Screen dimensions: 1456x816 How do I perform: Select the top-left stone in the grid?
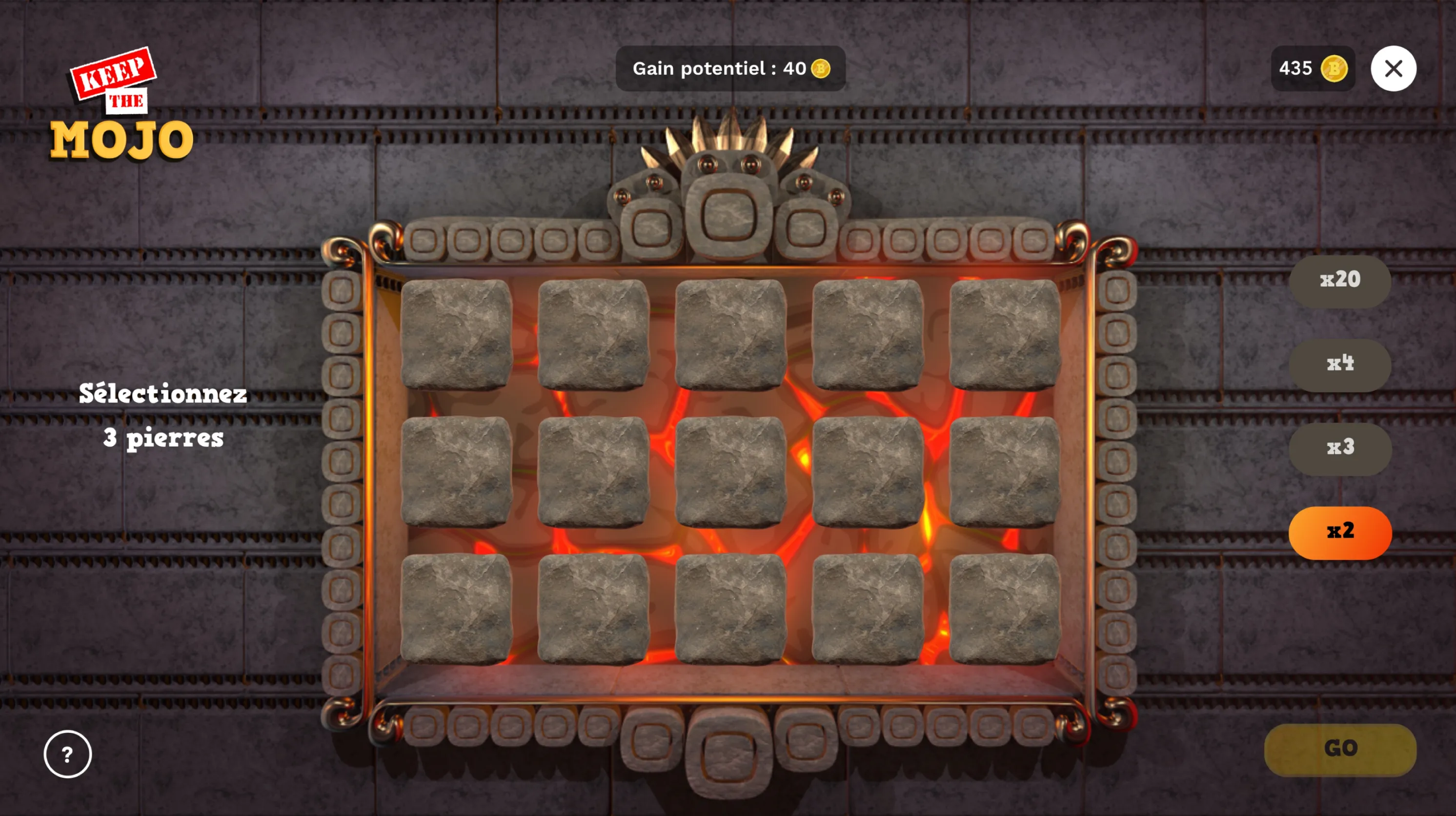(458, 334)
